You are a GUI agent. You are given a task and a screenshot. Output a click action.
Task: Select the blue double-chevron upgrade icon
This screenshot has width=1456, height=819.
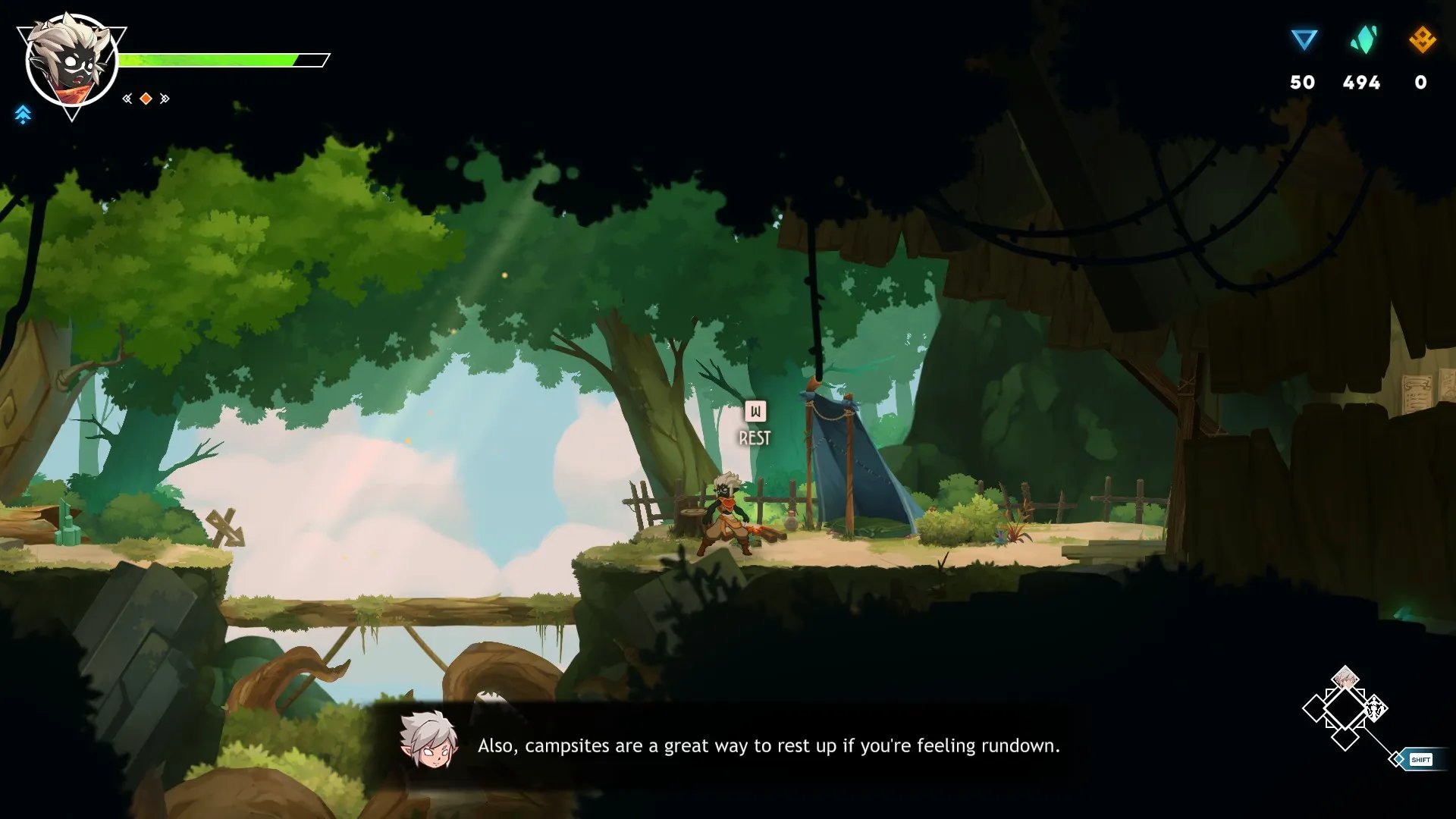[23, 115]
